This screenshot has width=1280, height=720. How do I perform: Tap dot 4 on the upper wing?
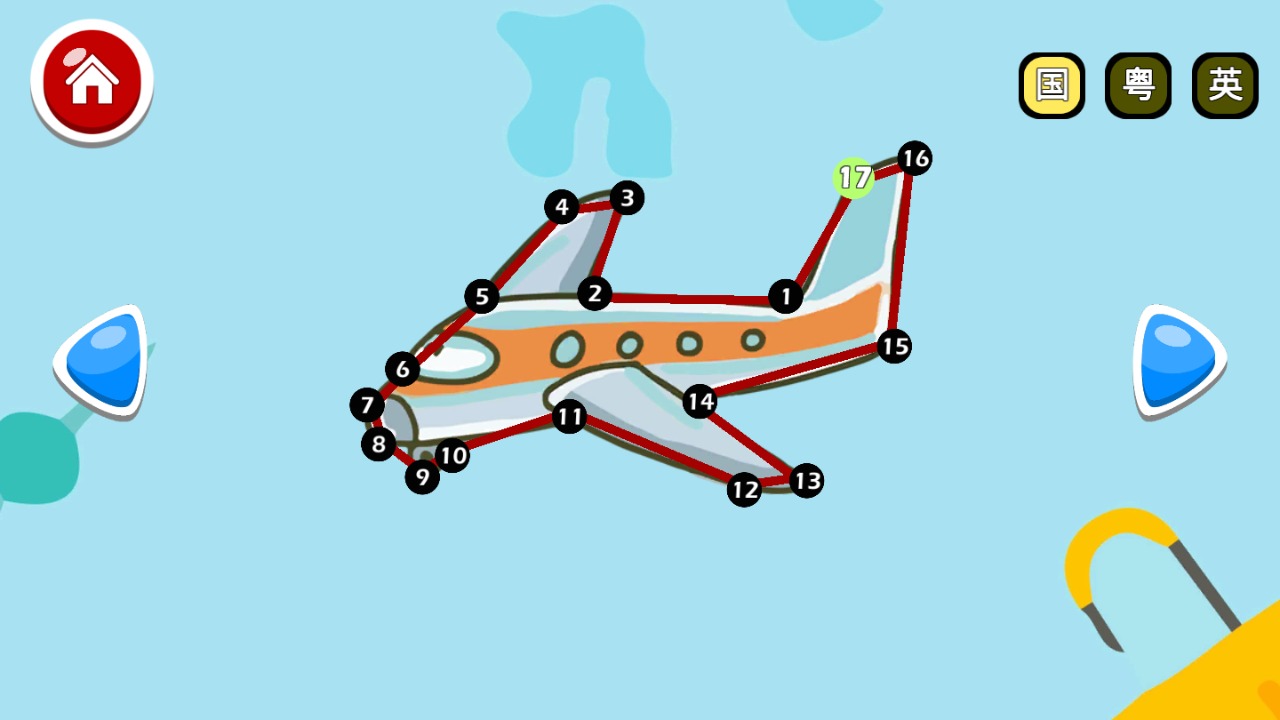click(x=563, y=207)
